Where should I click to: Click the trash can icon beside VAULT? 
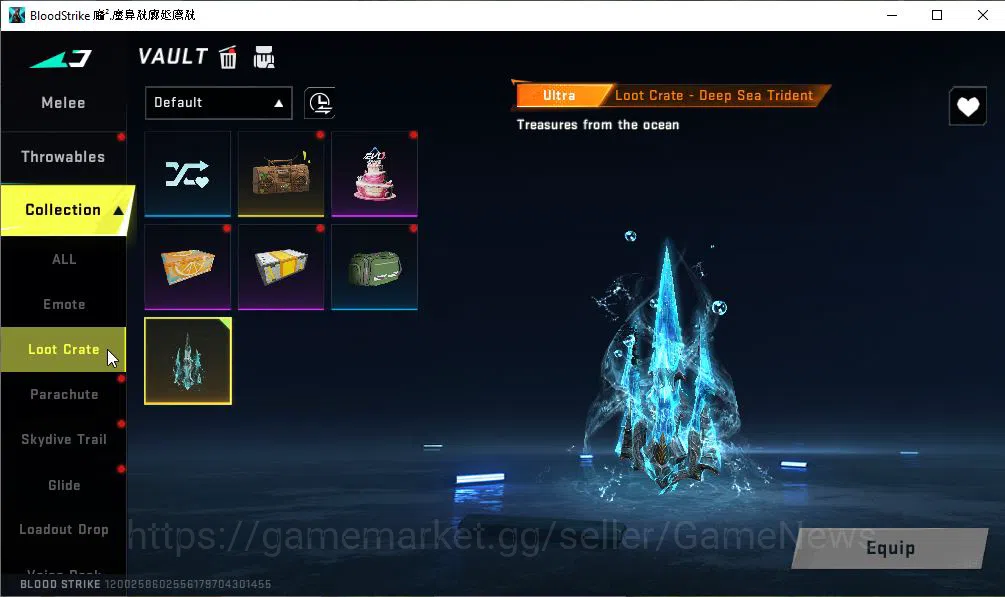pos(228,57)
